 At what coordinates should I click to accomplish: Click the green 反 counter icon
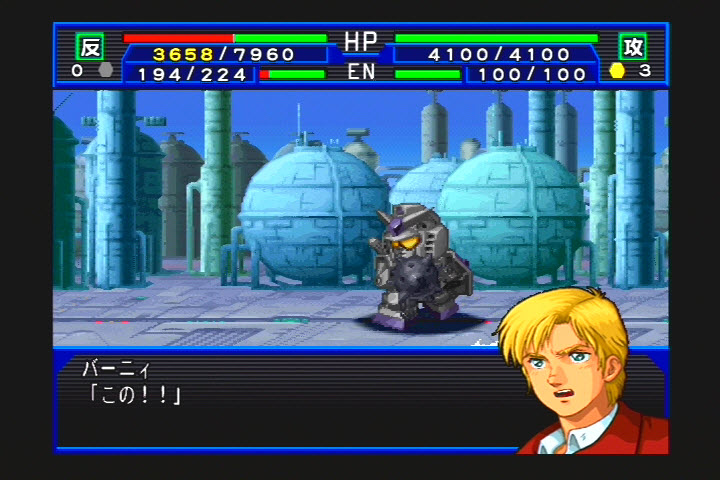point(90,46)
